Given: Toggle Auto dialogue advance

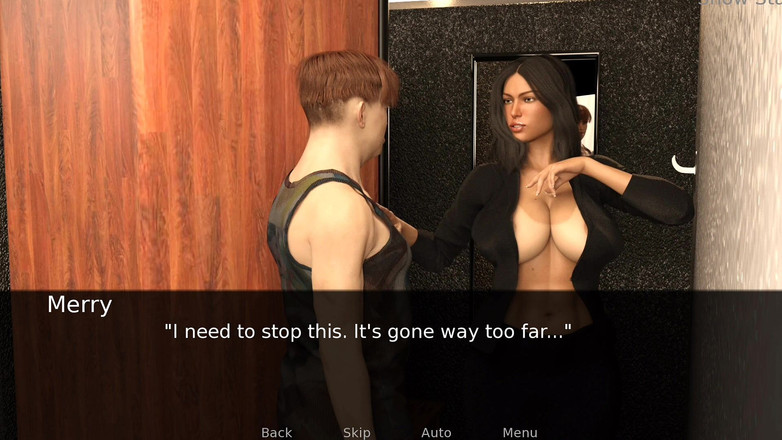Looking at the screenshot, I should click(x=436, y=432).
